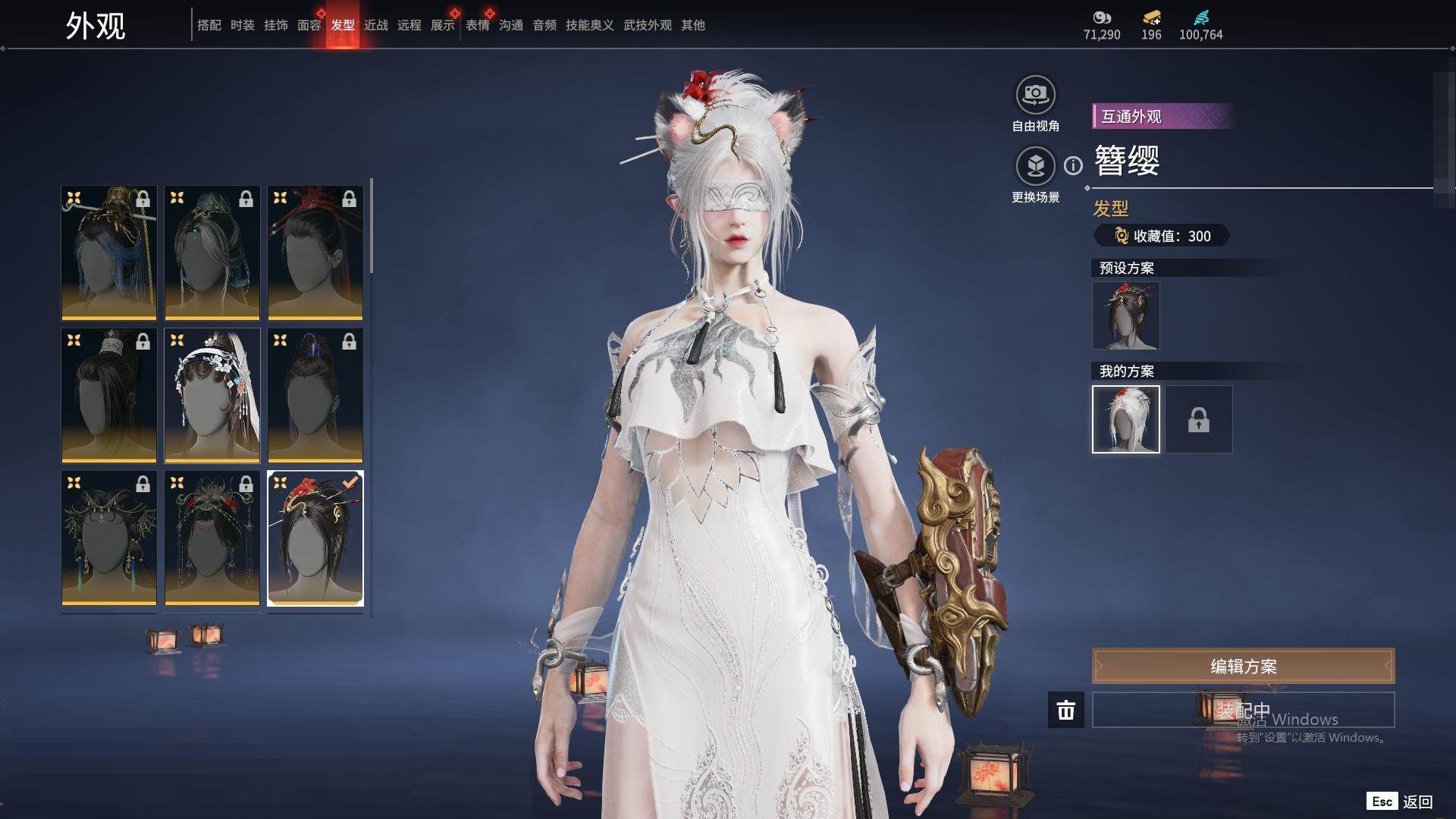Open the 近战 weapon tab
The height and width of the screenshot is (819, 1456).
375,25
